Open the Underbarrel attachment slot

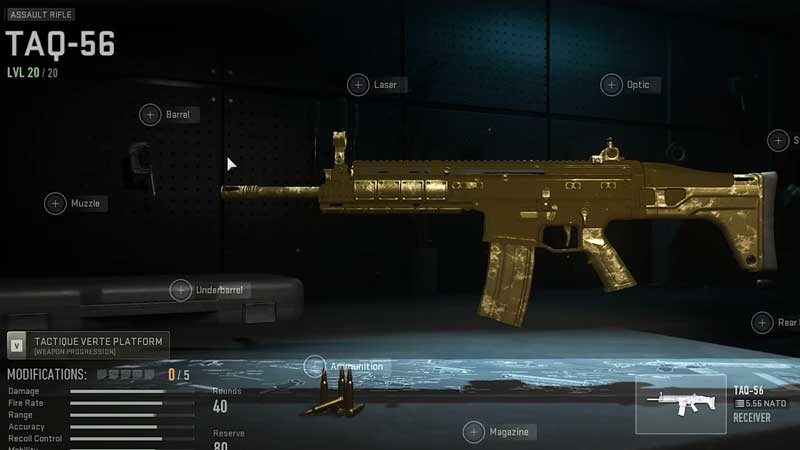[x=181, y=290]
